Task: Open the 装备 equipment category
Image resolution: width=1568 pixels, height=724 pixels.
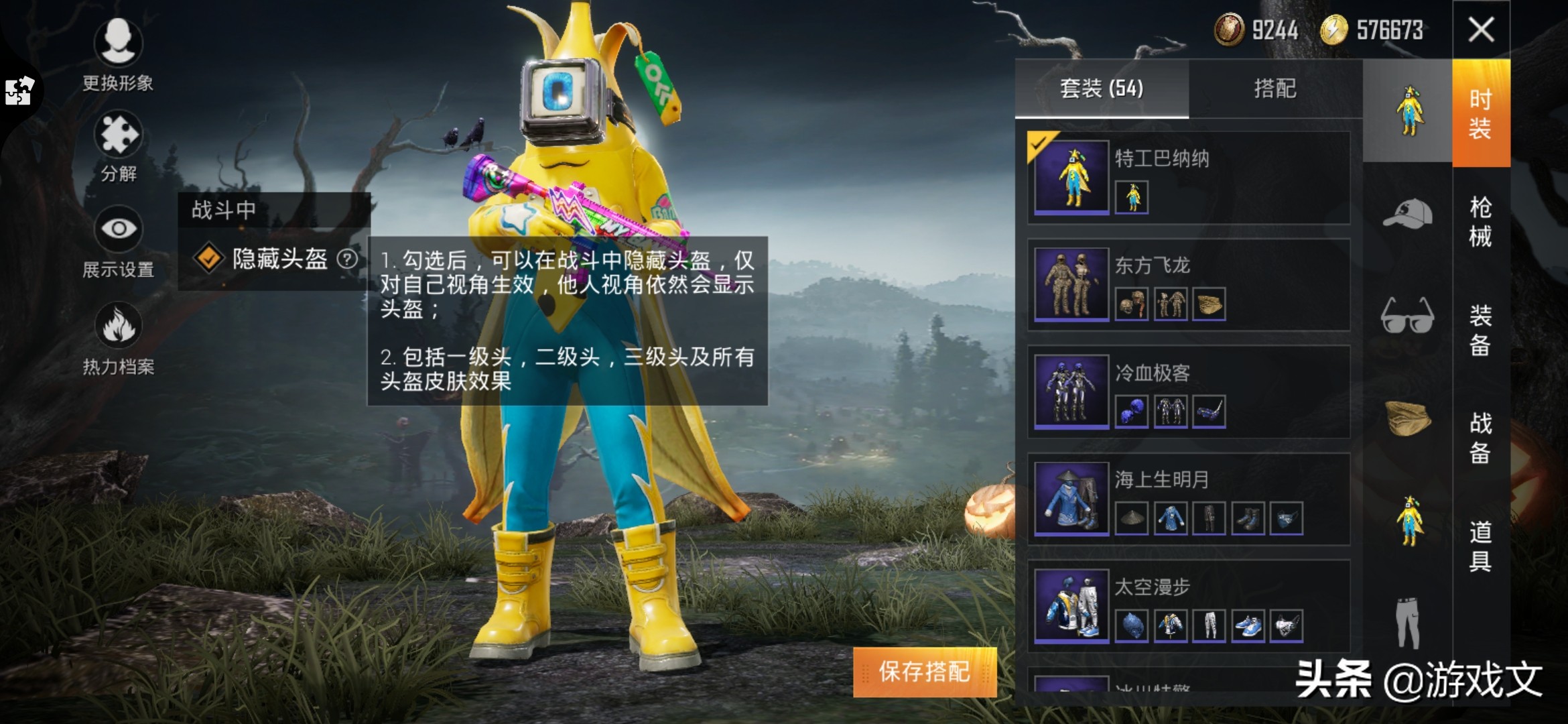Action: pos(1480,330)
